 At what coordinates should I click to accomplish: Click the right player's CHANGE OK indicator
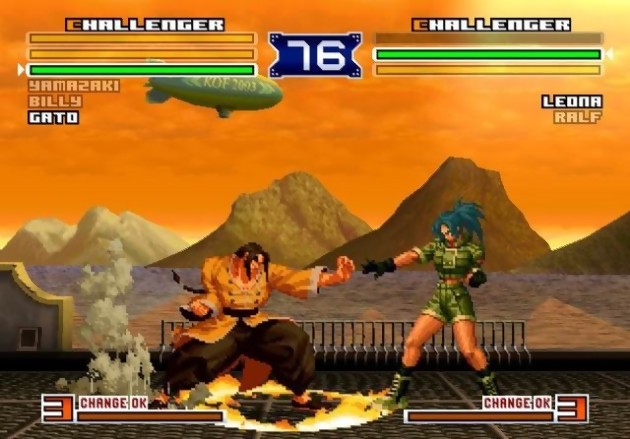coord(518,403)
